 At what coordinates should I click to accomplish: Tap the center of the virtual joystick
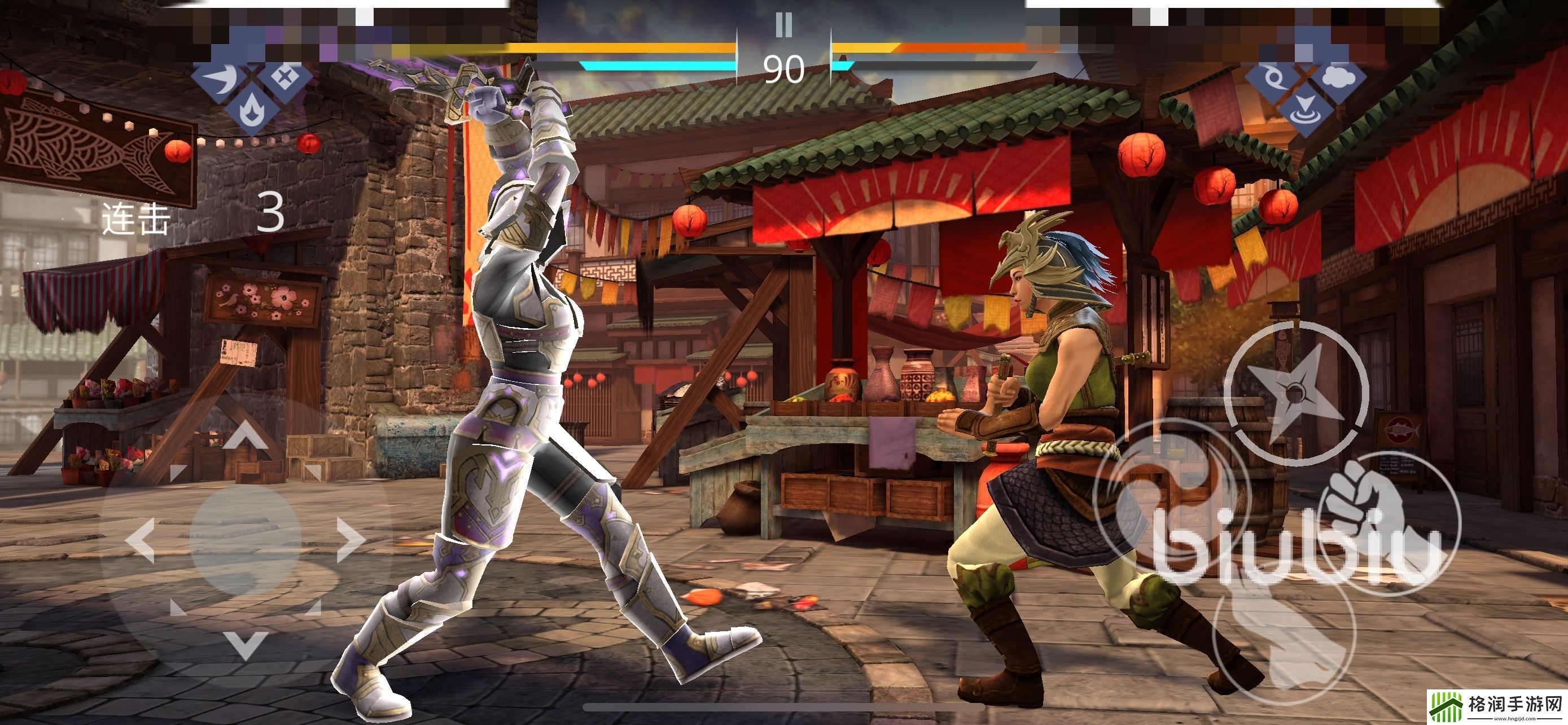point(246,539)
